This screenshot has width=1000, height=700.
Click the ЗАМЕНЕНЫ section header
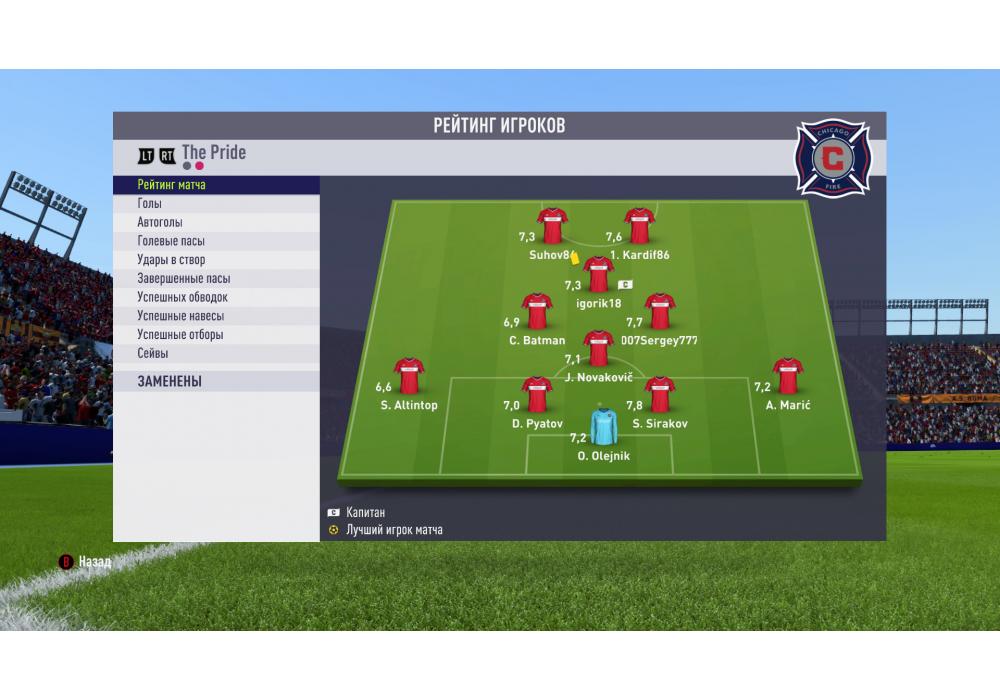pyautogui.click(x=215, y=381)
